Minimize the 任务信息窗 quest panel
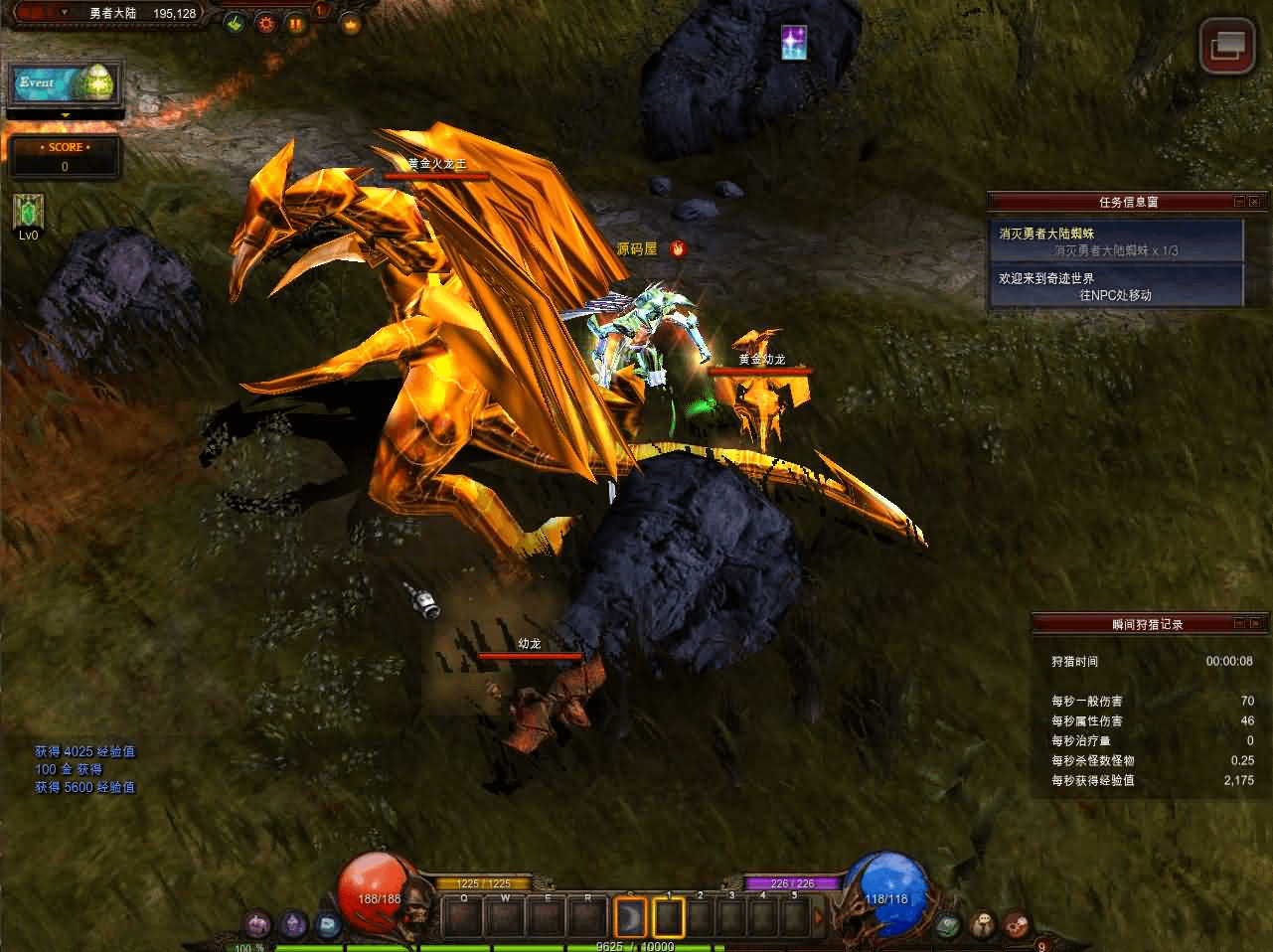 click(1239, 202)
